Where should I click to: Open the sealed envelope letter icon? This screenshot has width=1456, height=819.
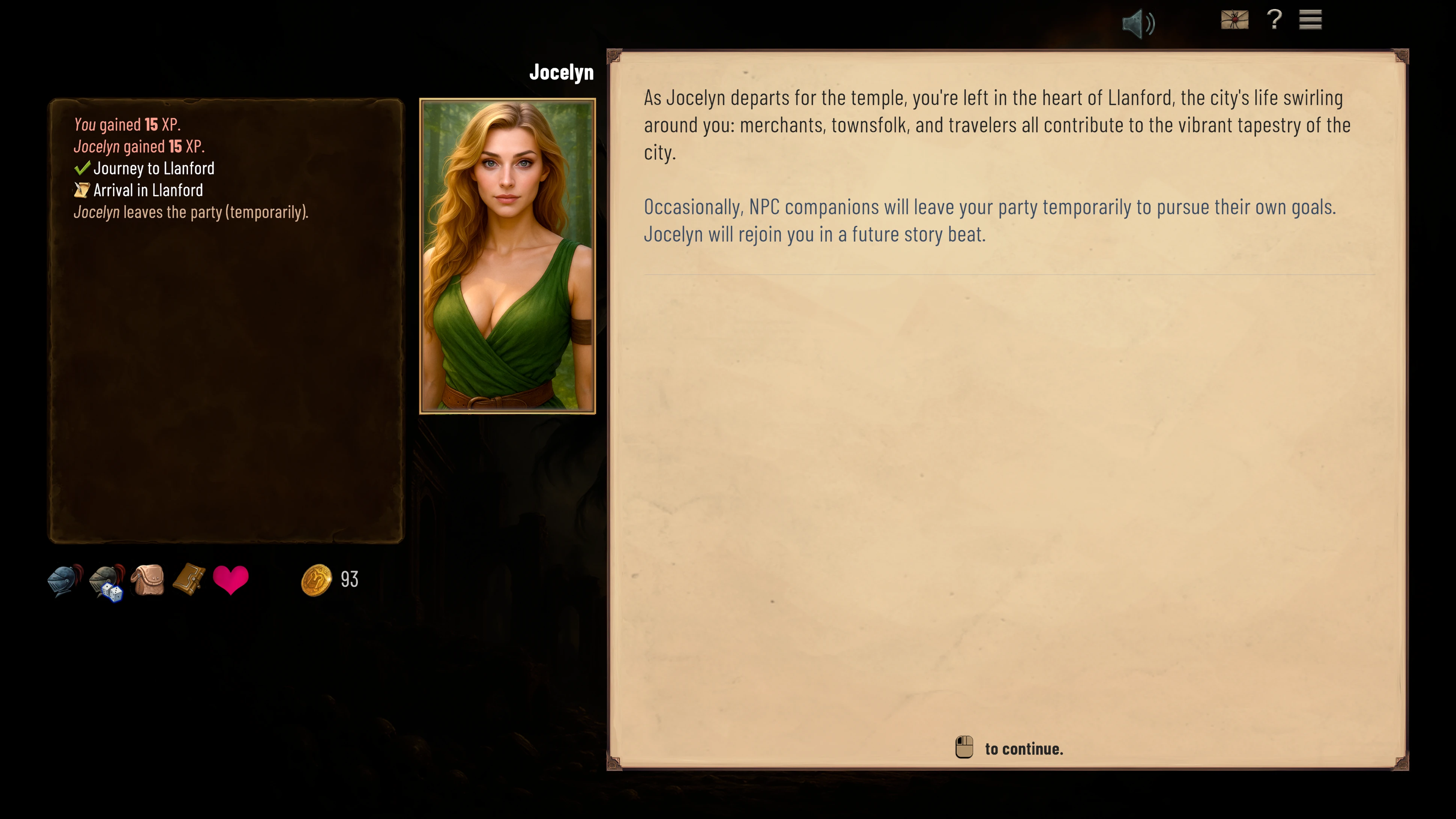coord(1234,20)
